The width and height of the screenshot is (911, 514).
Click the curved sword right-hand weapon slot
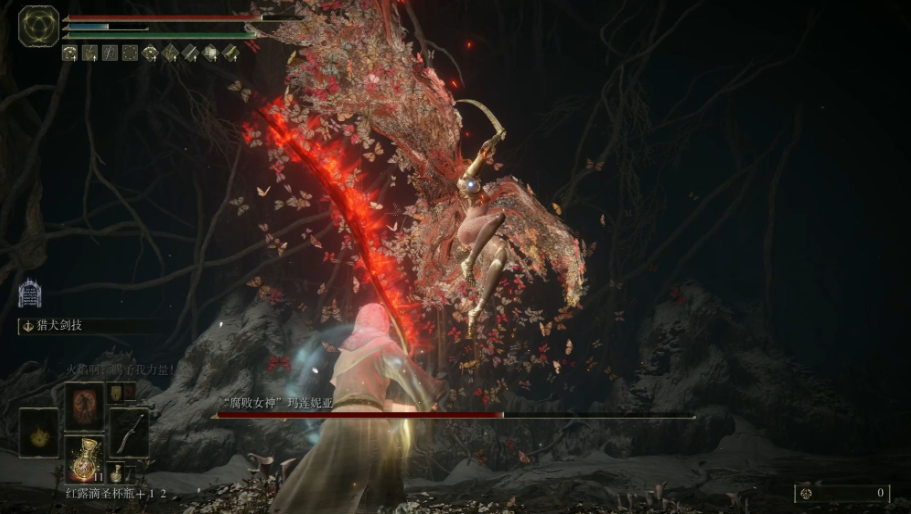[x=129, y=432]
